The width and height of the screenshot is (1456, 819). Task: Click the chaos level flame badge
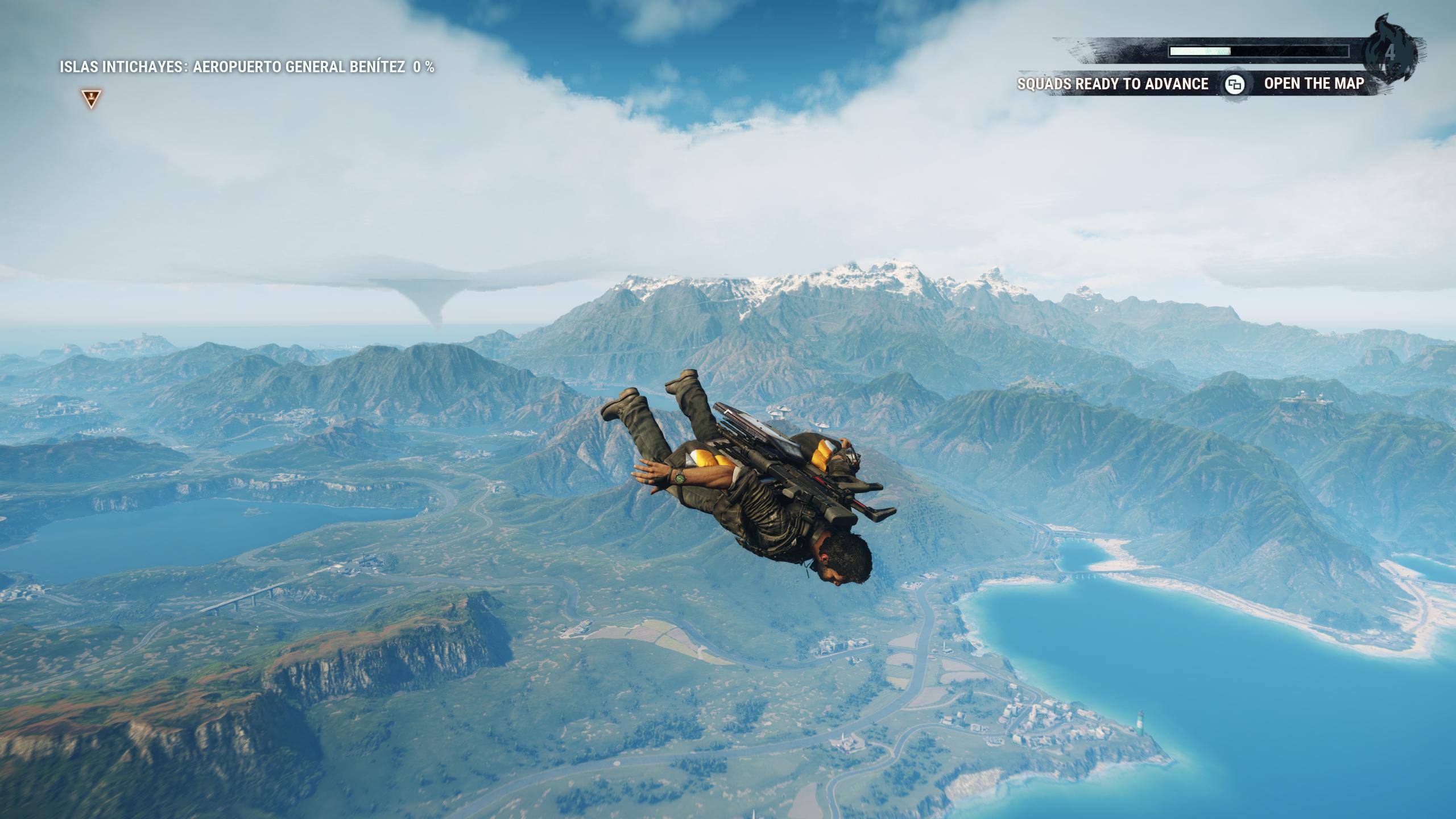(x=1391, y=48)
